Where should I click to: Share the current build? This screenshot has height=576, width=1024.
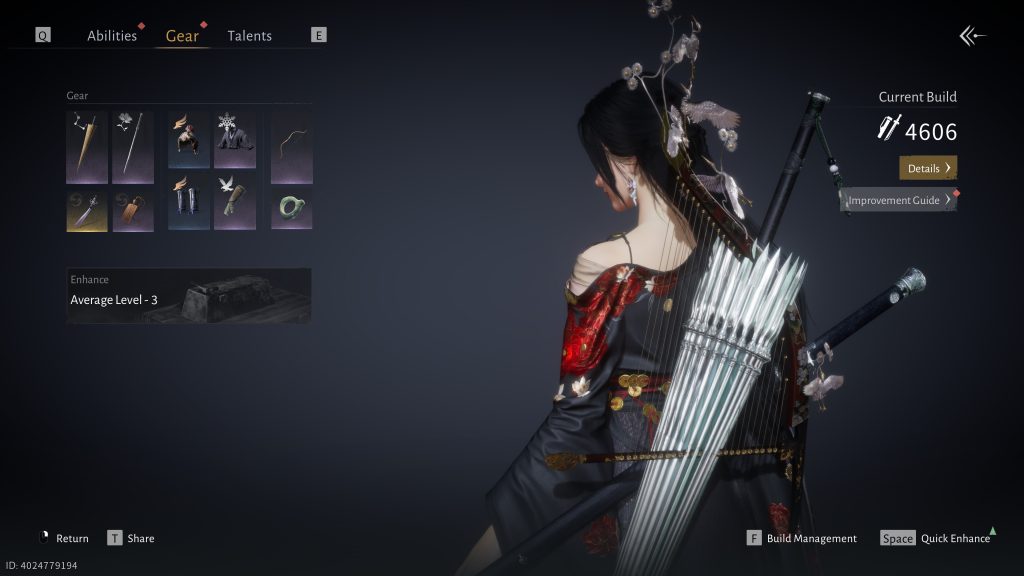click(x=132, y=538)
